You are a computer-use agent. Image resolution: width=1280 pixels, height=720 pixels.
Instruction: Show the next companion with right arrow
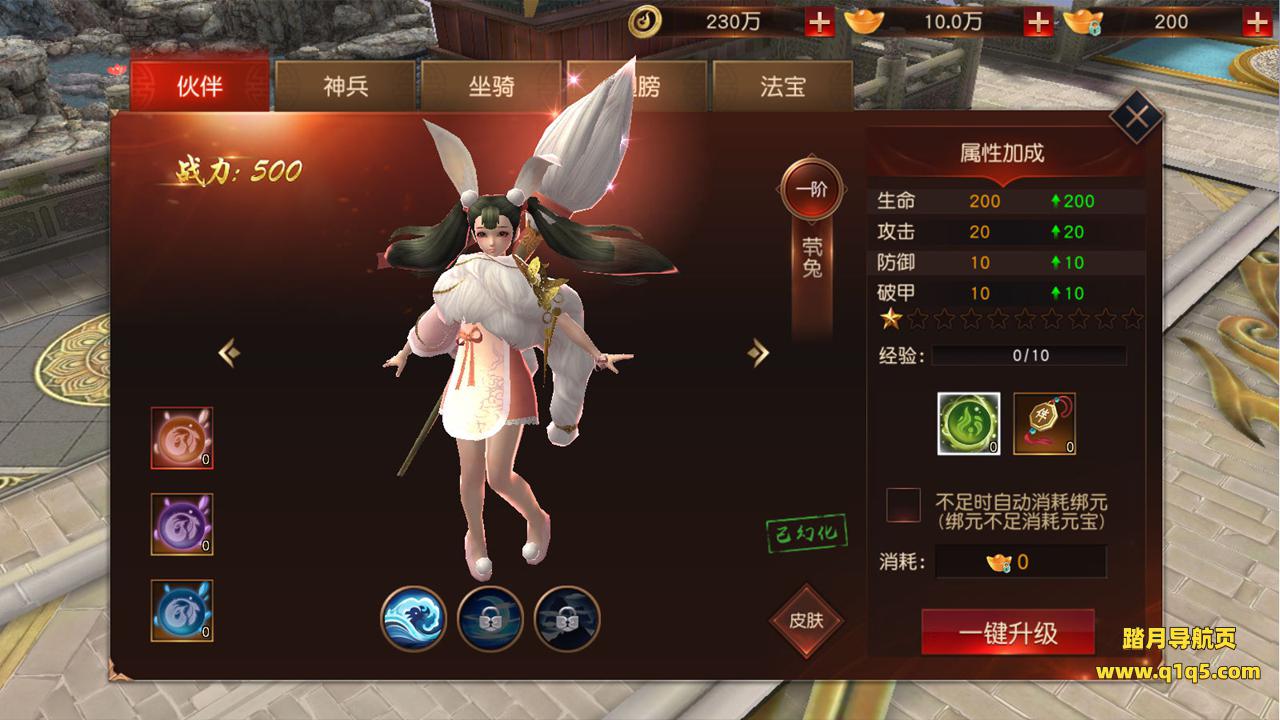[x=760, y=352]
